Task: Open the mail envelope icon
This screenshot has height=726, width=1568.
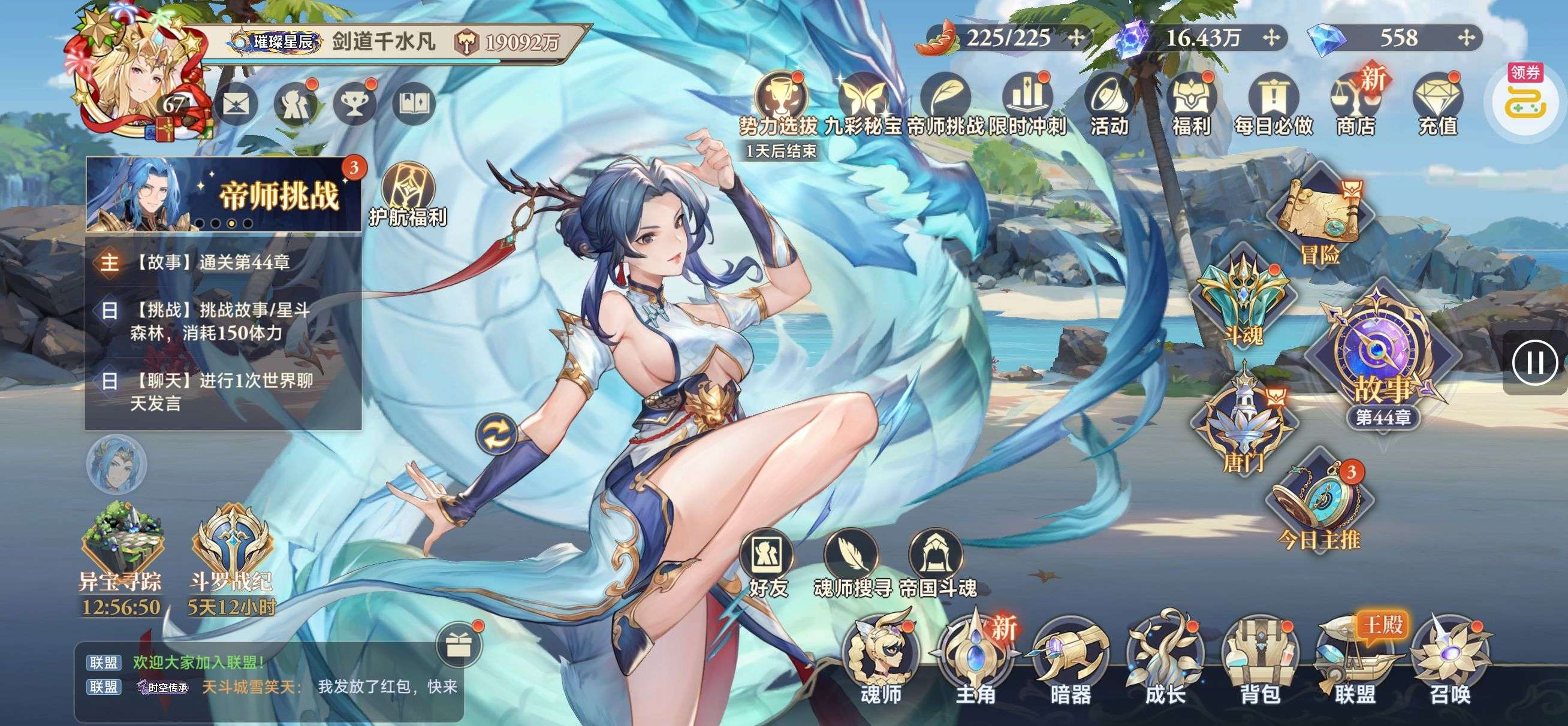Action: (x=236, y=105)
